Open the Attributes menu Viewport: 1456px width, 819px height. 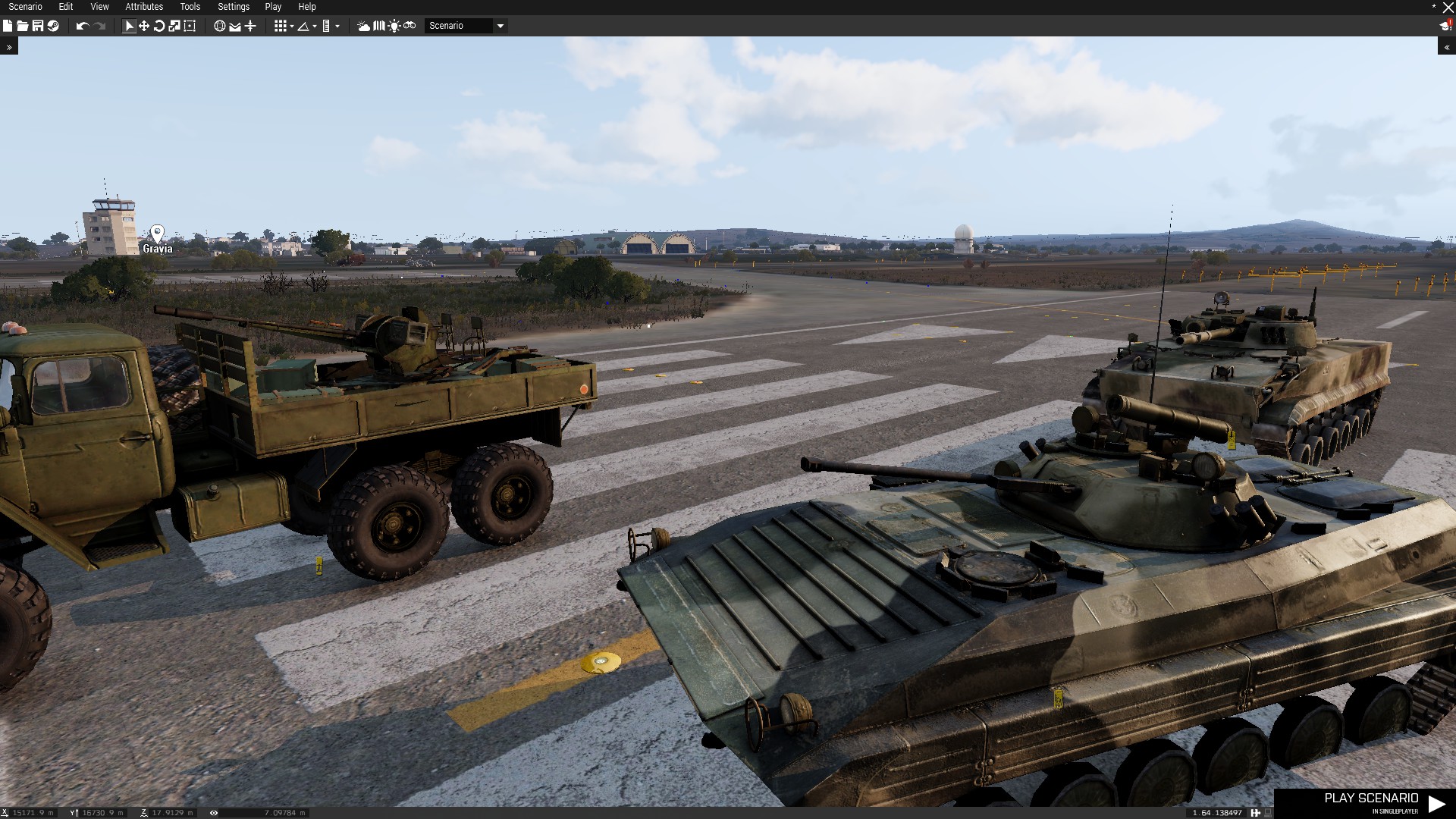tap(144, 7)
